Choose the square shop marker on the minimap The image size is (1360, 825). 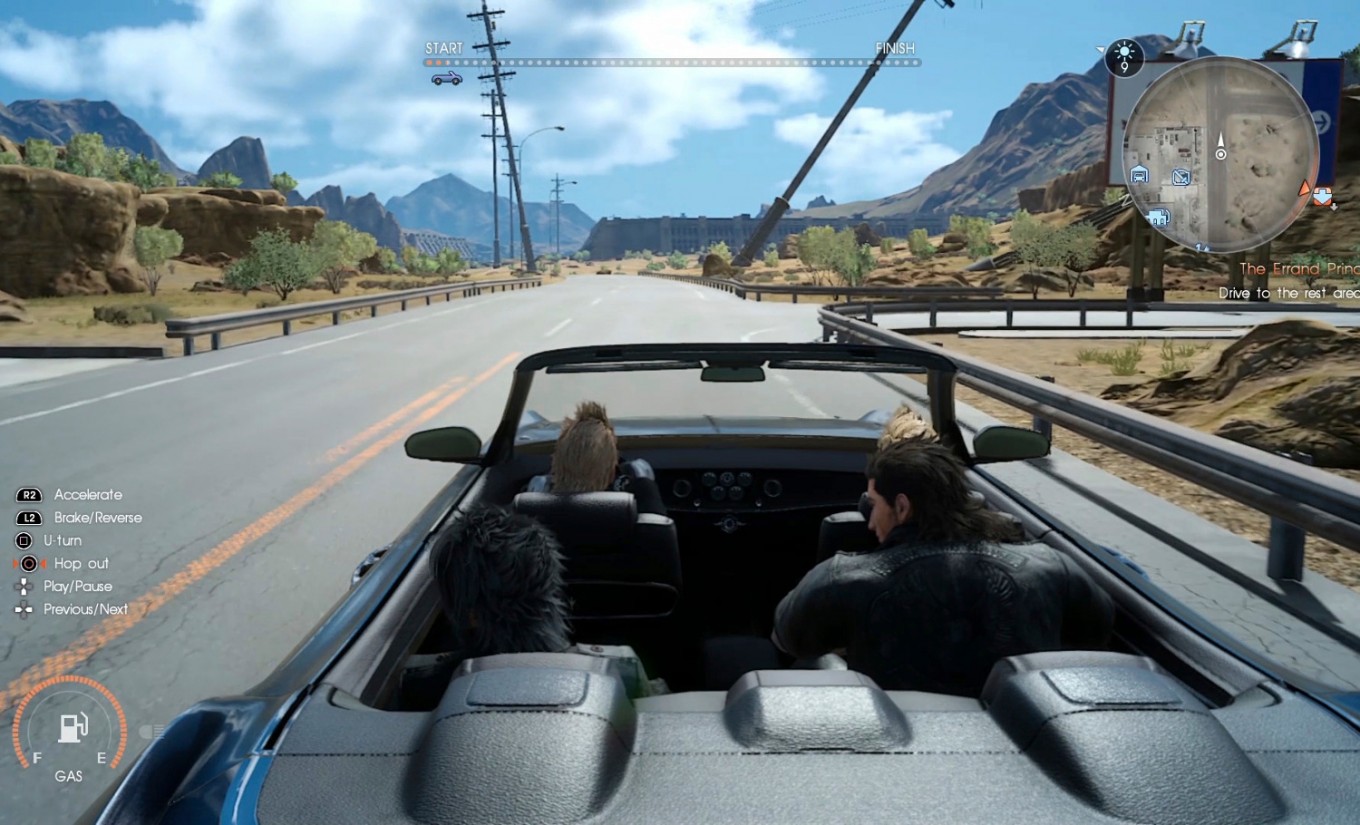coord(1180,178)
